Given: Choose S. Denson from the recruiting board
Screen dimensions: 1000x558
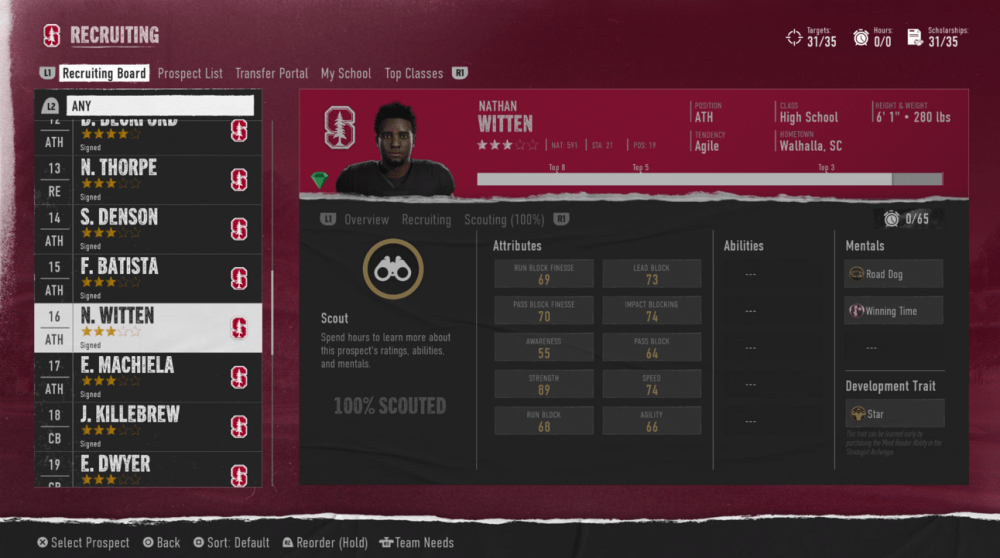Looking at the screenshot, I should click(x=150, y=228).
